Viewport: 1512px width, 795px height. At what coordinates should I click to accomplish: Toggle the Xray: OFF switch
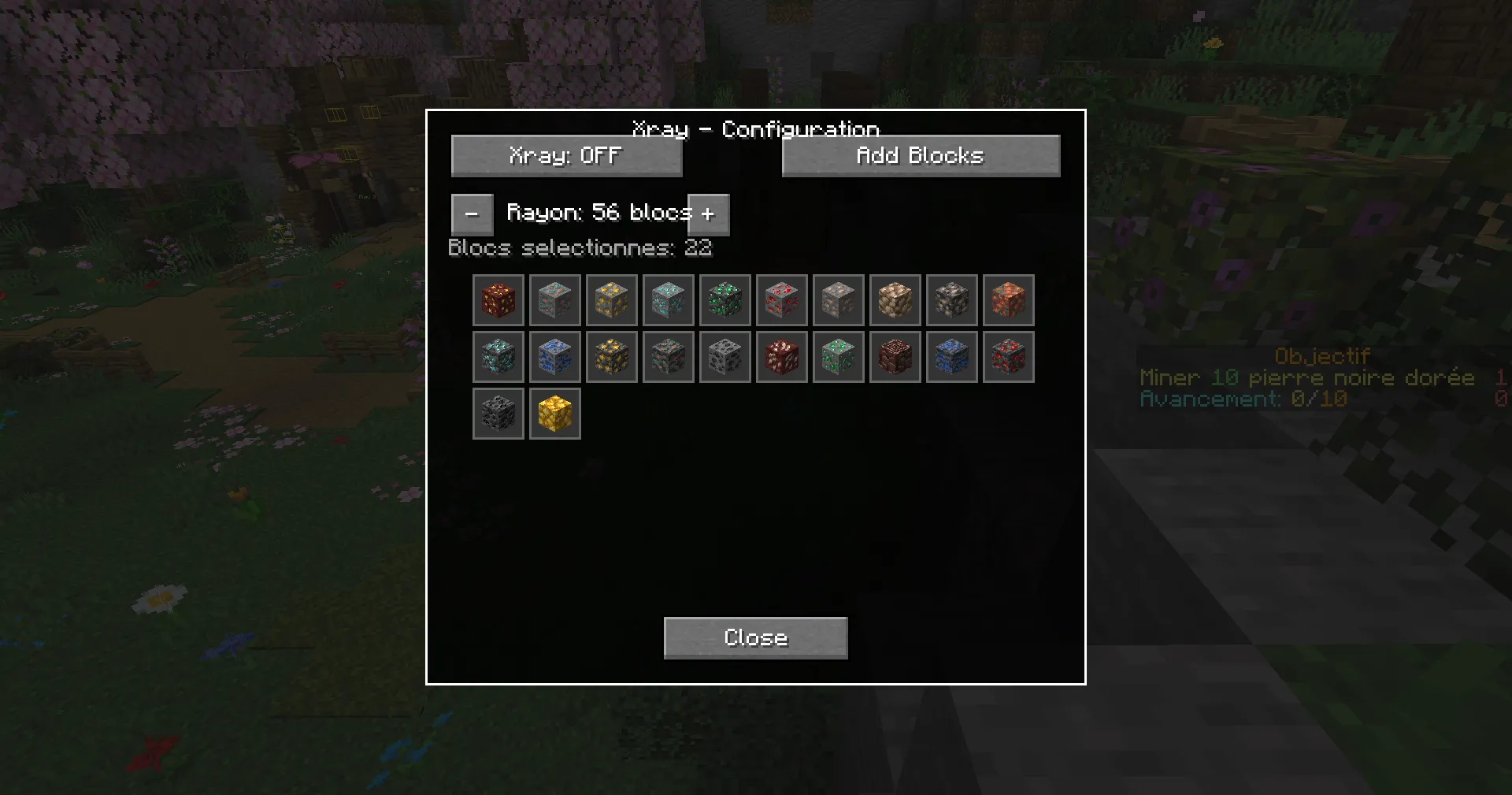pos(566,155)
